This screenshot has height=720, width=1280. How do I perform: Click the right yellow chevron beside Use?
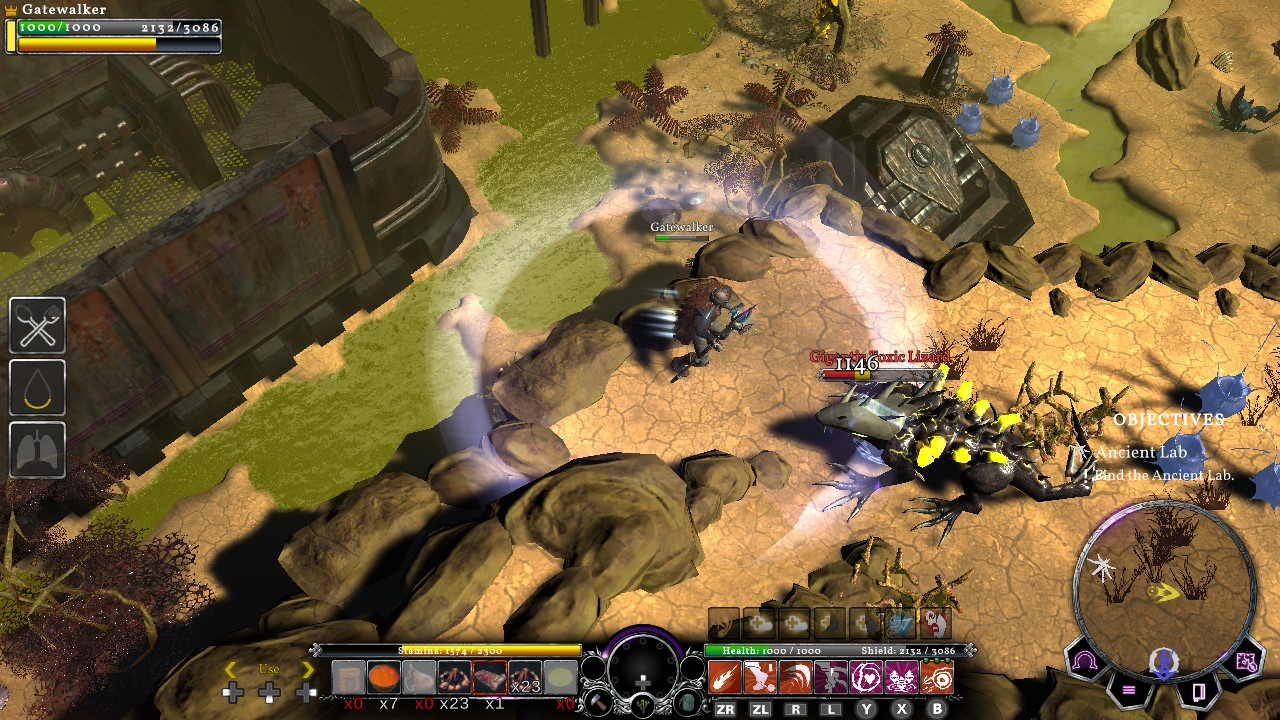[x=307, y=667]
